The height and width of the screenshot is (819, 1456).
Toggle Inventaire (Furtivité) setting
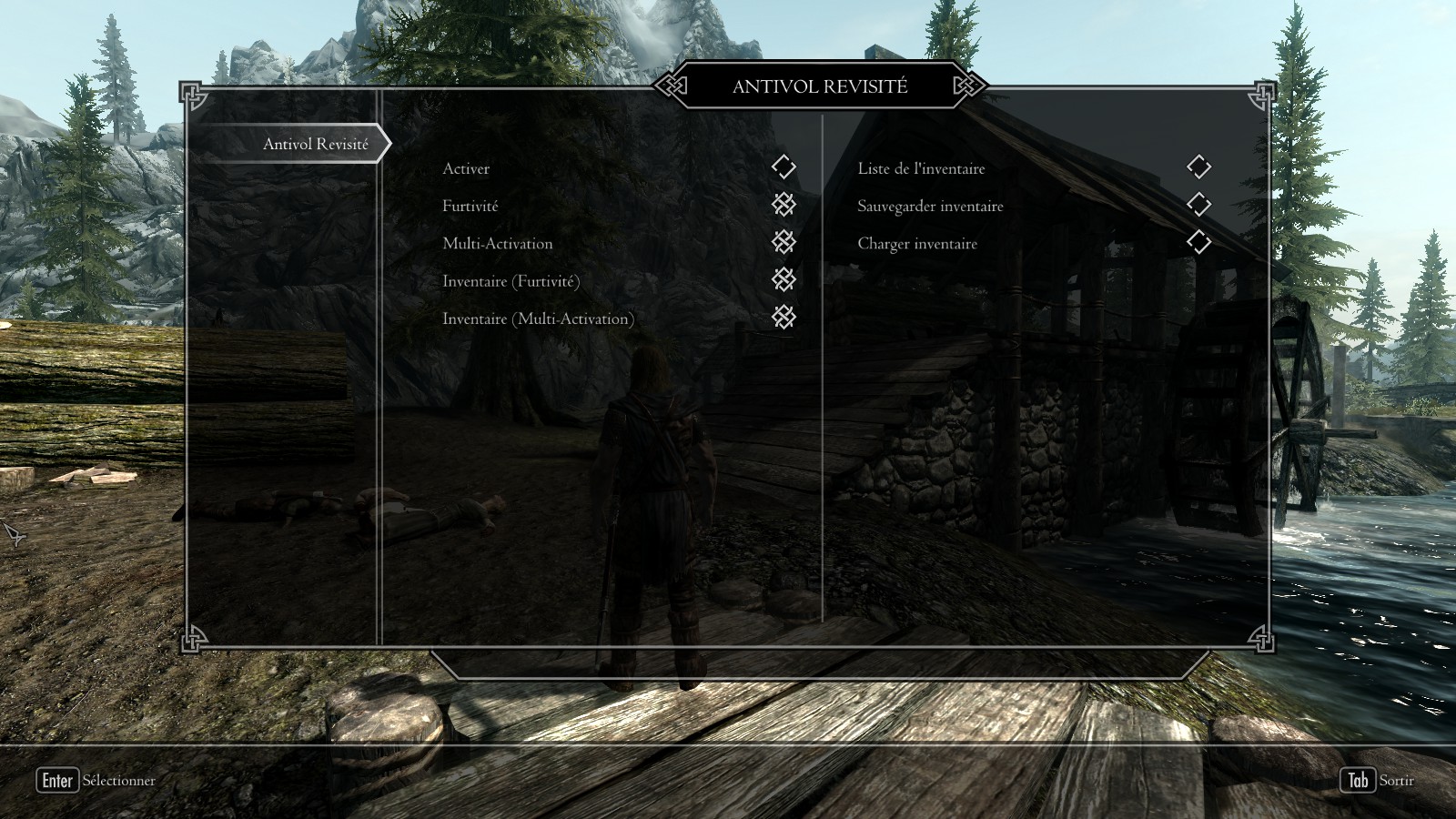click(784, 279)
